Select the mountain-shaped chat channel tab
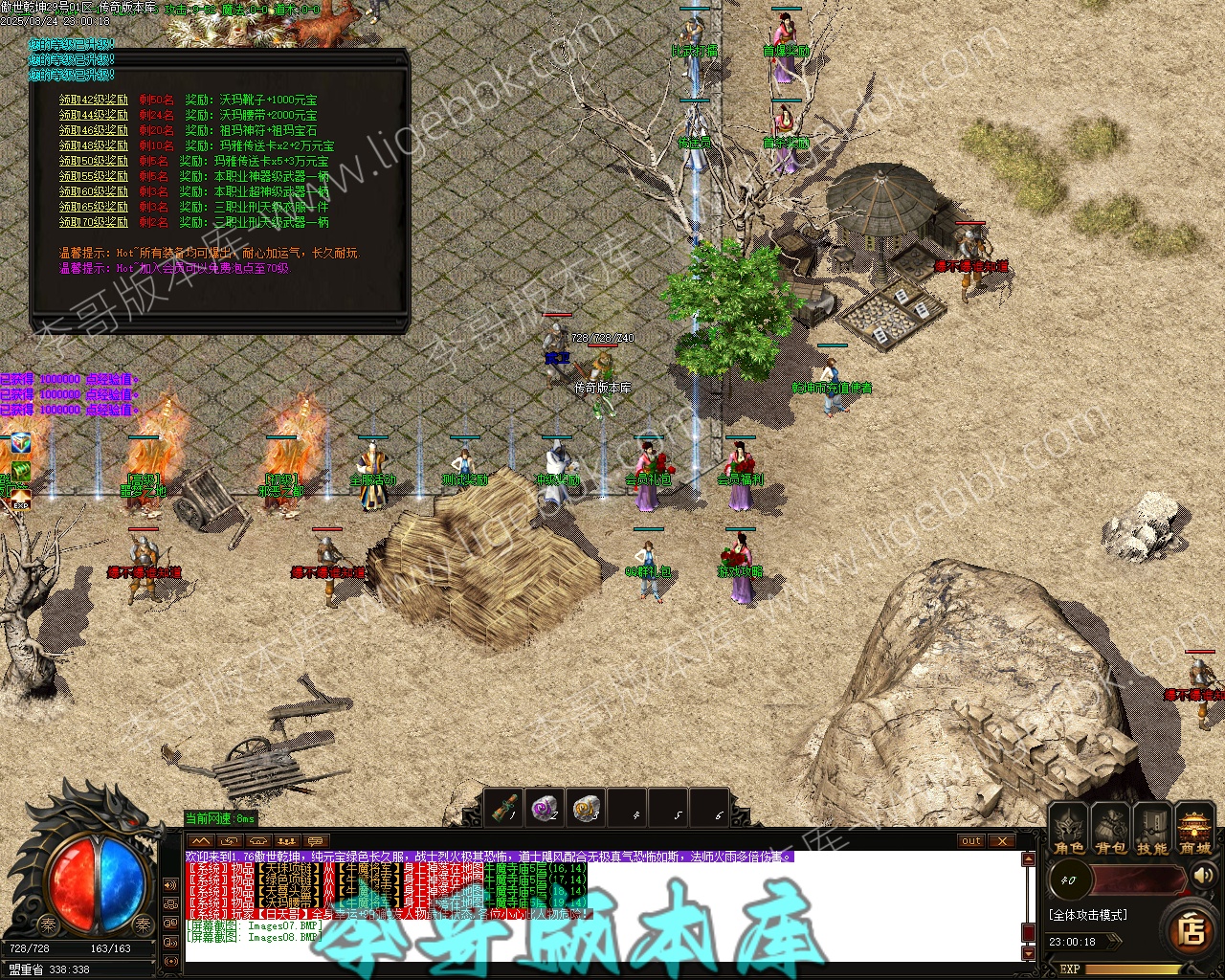This screenshot has width=1225, height=980. 201,841
